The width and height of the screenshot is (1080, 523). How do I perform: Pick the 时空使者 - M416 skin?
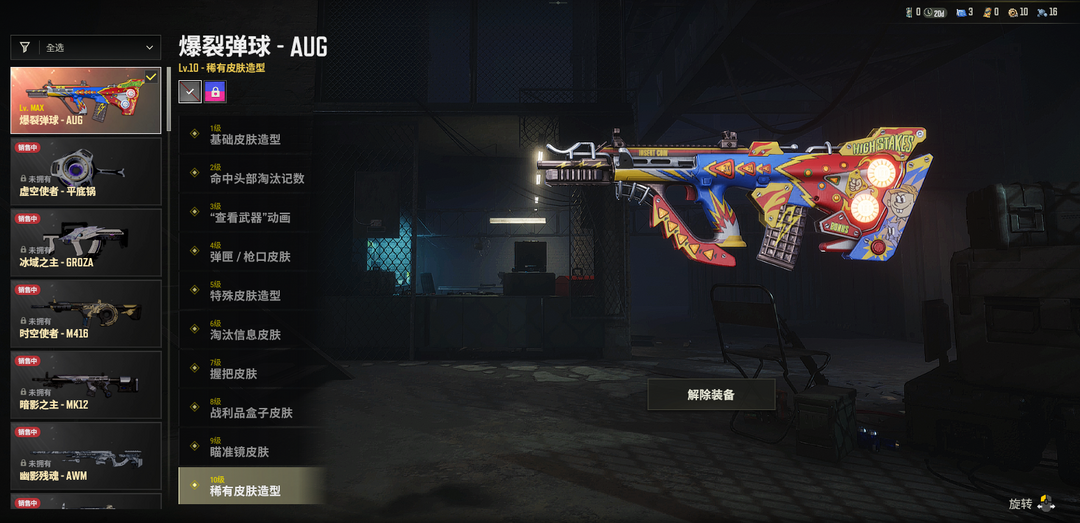pyautogui.click(x=85, y=313)
